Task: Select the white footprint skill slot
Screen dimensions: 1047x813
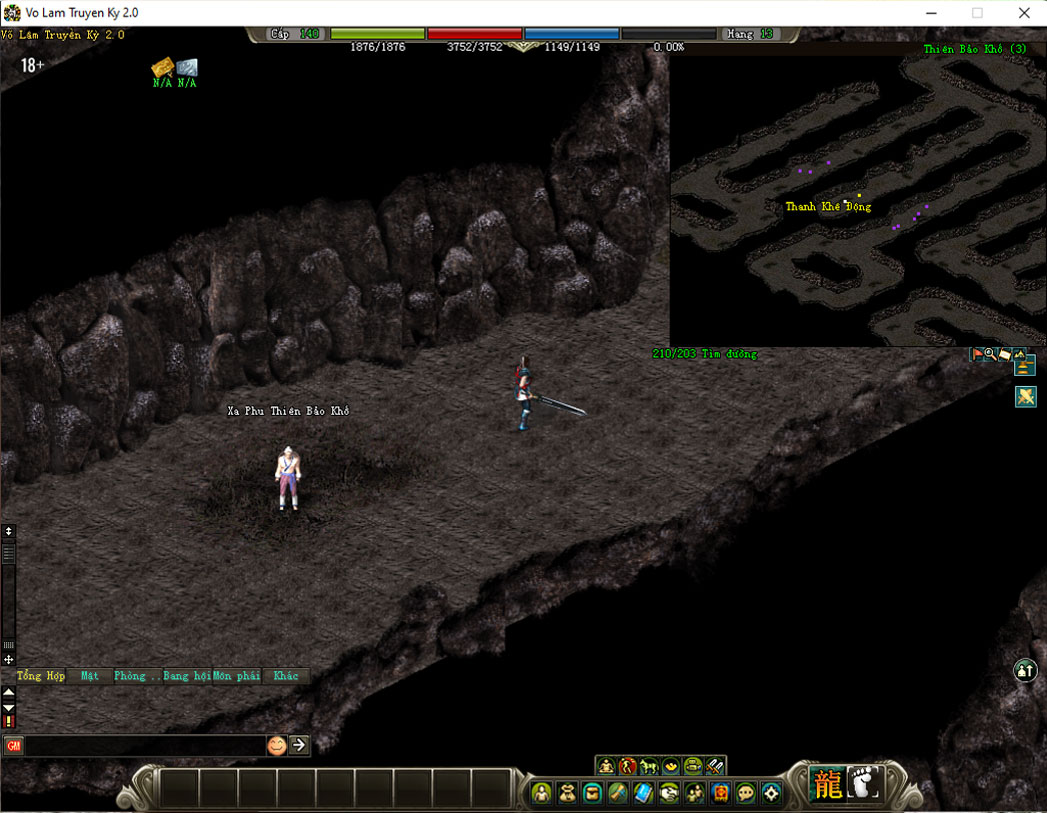Action: point(864,784)
